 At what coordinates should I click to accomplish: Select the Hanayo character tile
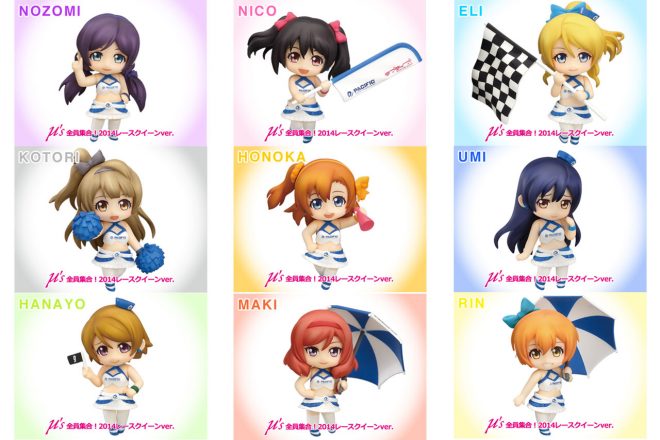[108, 365]
